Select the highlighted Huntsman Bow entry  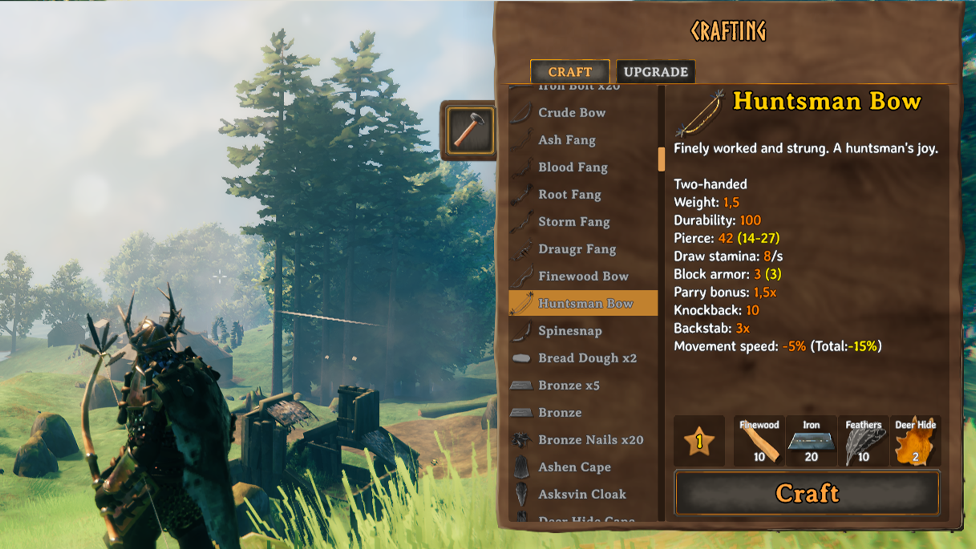583,303
